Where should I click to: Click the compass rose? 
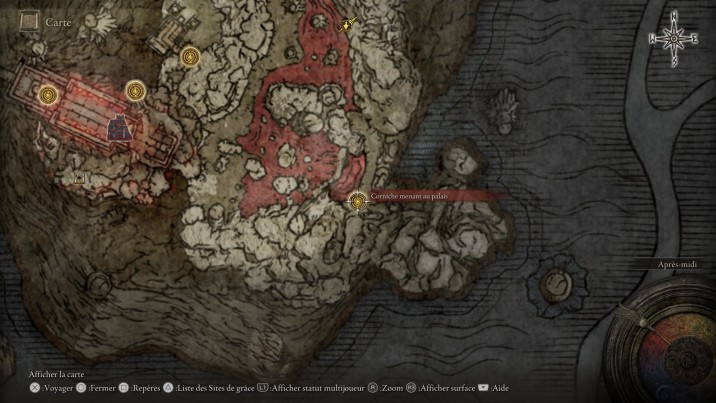(674, 38)
